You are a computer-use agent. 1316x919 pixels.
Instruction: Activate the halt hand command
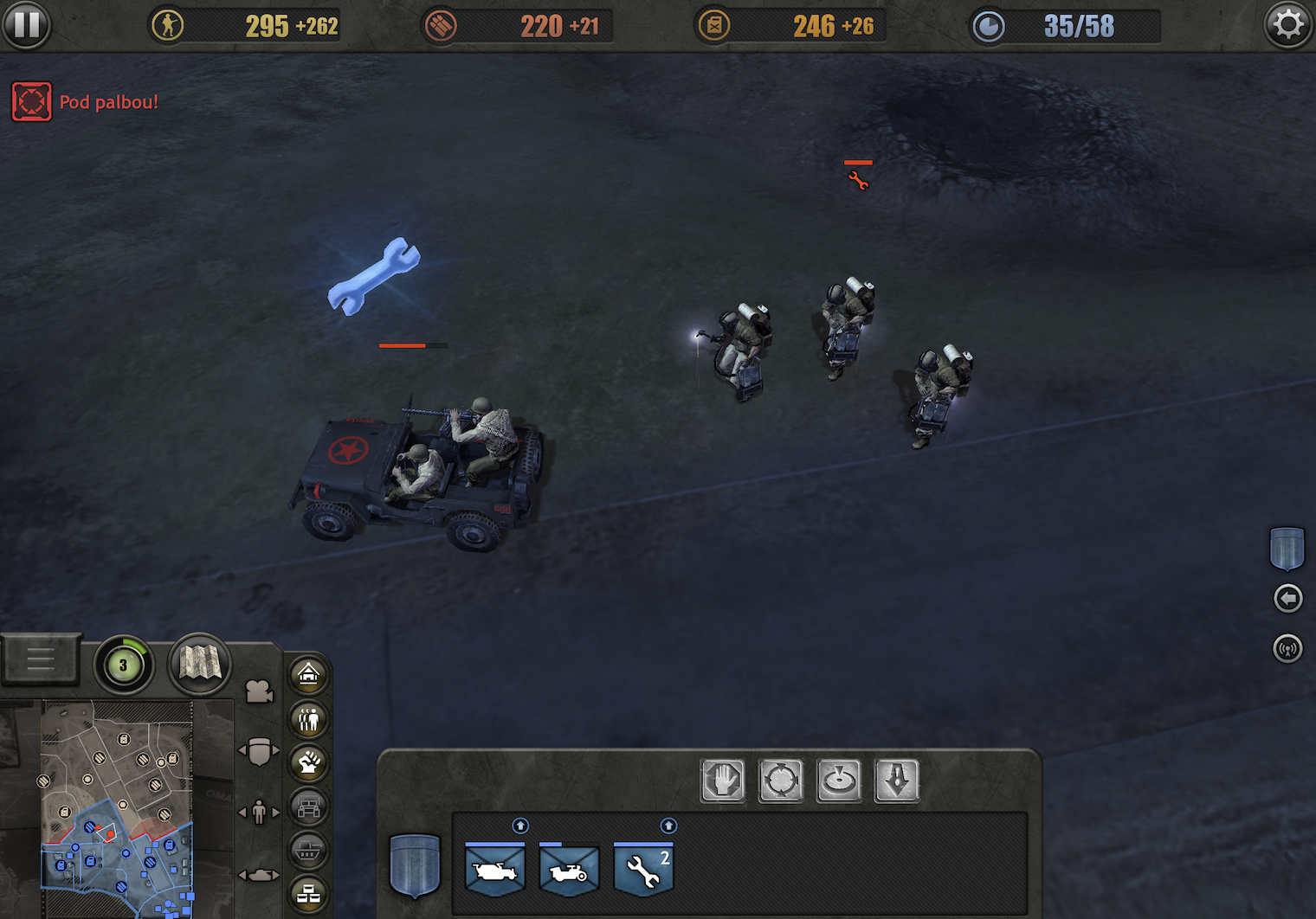coord(723,781)
